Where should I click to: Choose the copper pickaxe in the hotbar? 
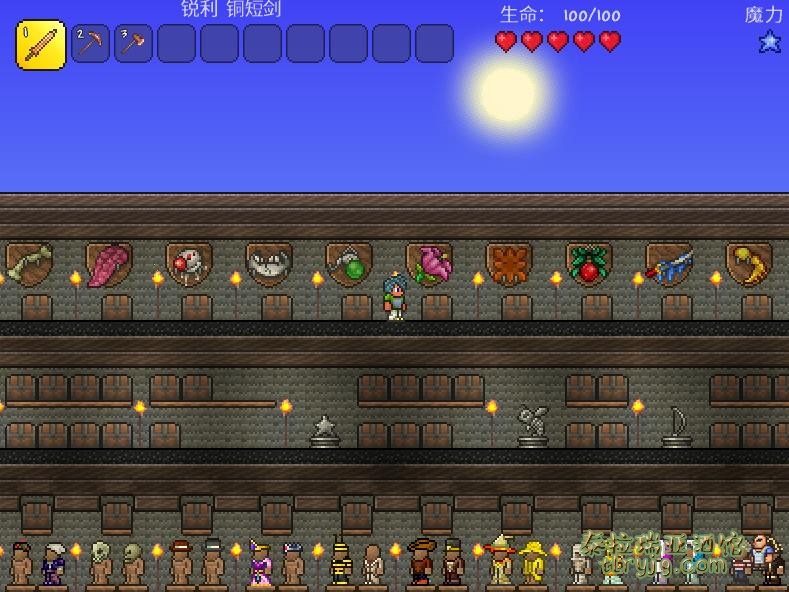pos(90,44)
